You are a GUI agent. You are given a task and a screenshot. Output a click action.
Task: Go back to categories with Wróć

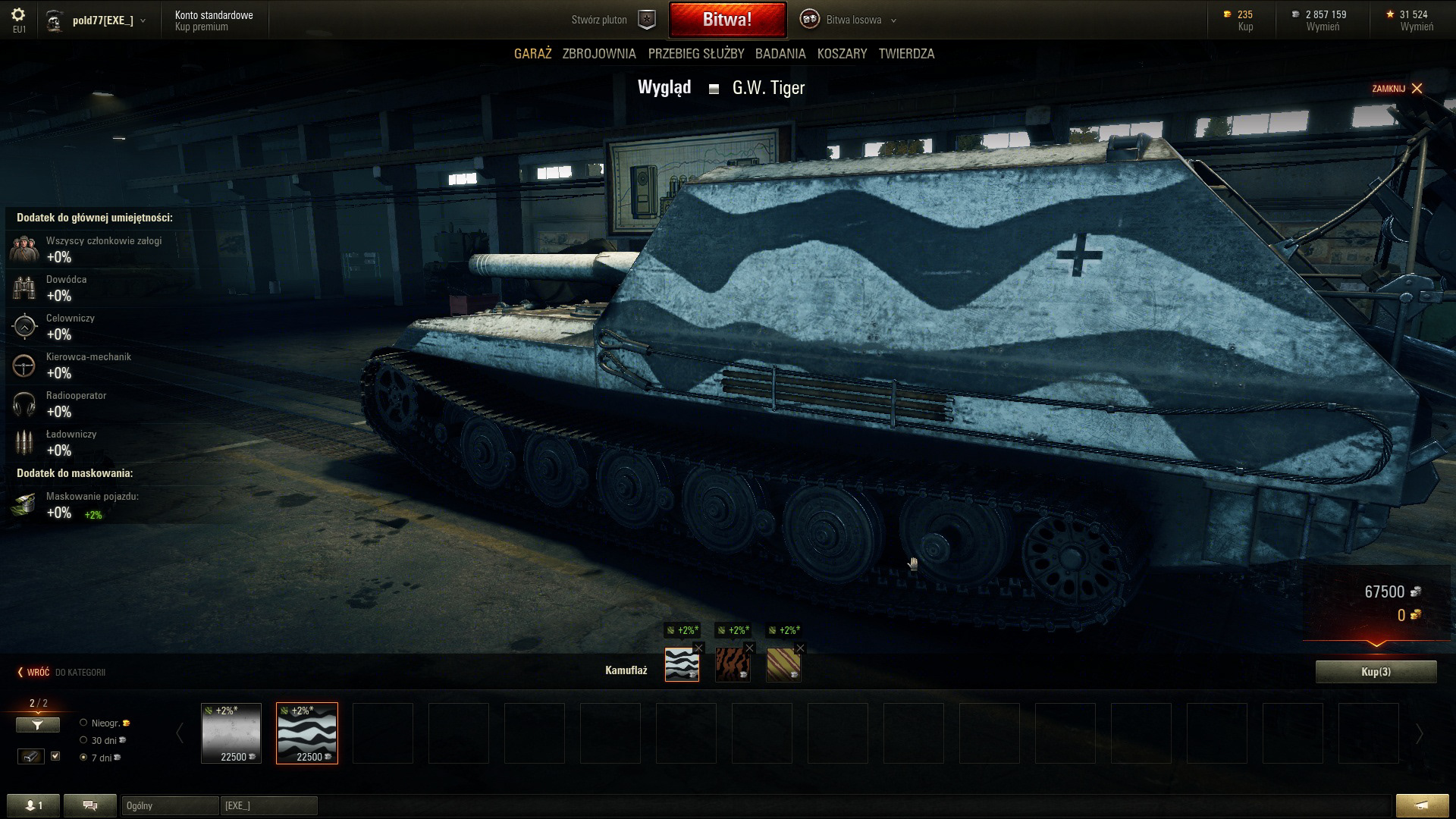(34, 673)
